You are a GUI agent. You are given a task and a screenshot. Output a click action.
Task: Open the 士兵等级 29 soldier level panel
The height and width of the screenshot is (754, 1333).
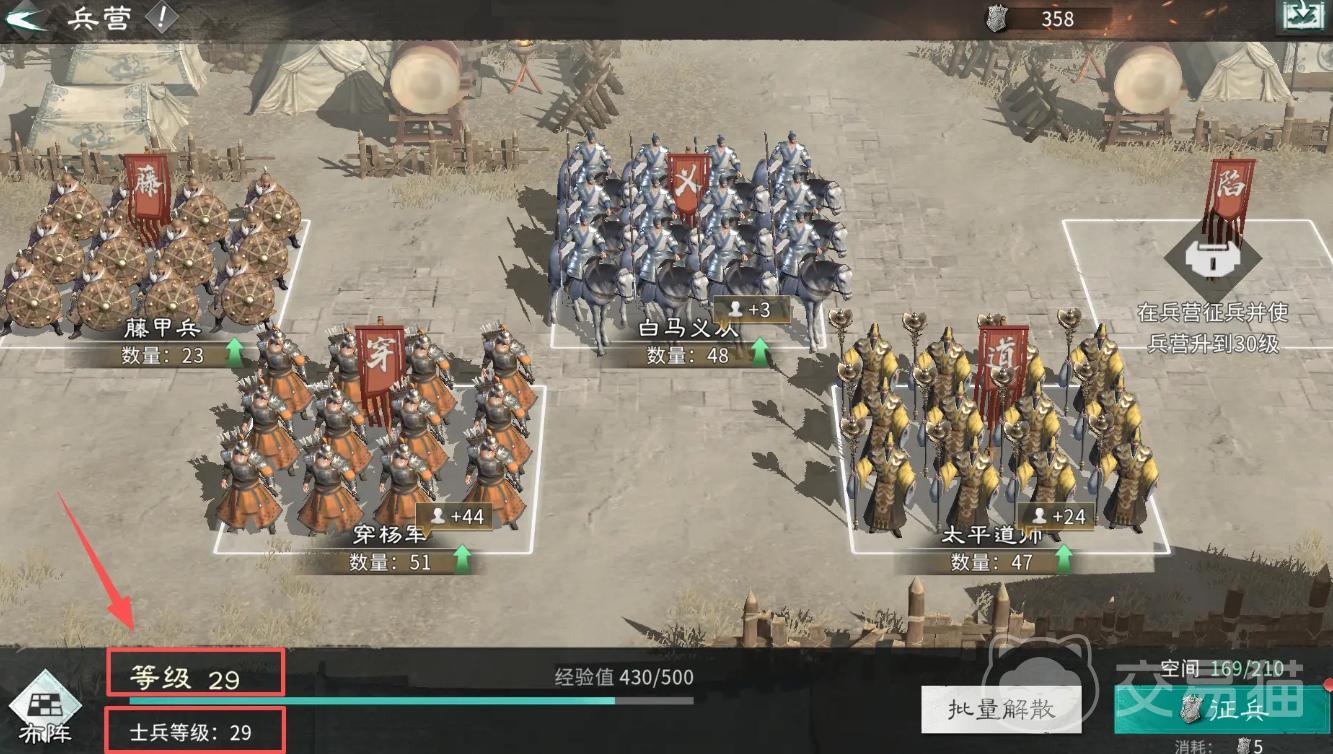(195, 731)
